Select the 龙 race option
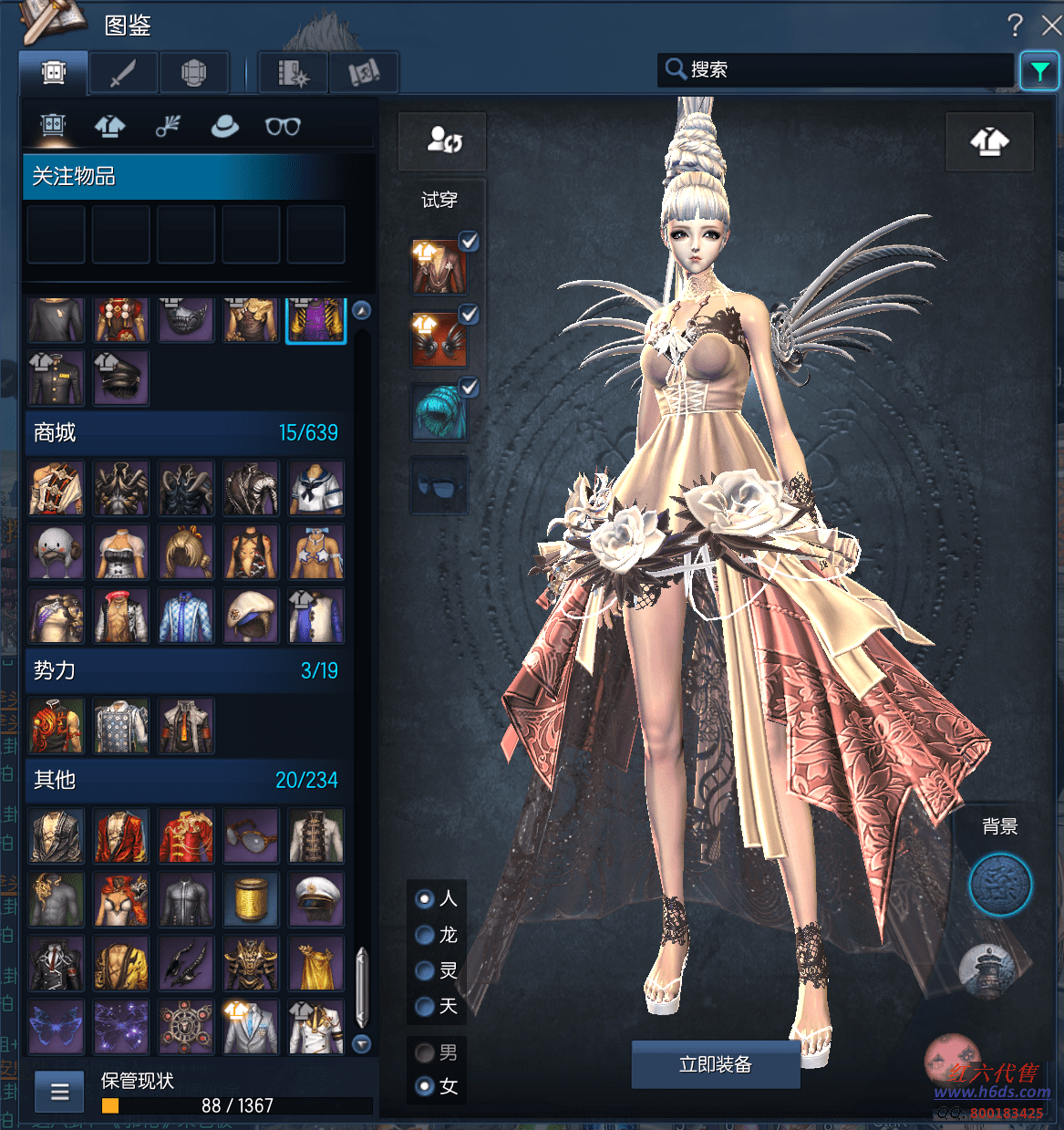The image size is (1064, 1130). 425,935
